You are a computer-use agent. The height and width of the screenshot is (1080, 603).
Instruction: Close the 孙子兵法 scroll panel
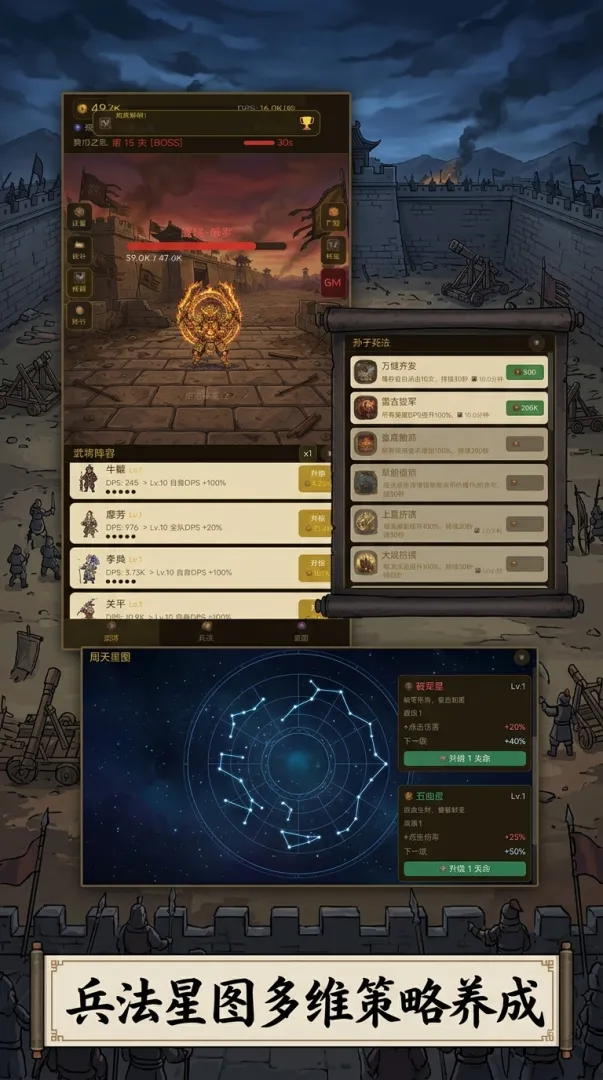(x=537, y=341)
